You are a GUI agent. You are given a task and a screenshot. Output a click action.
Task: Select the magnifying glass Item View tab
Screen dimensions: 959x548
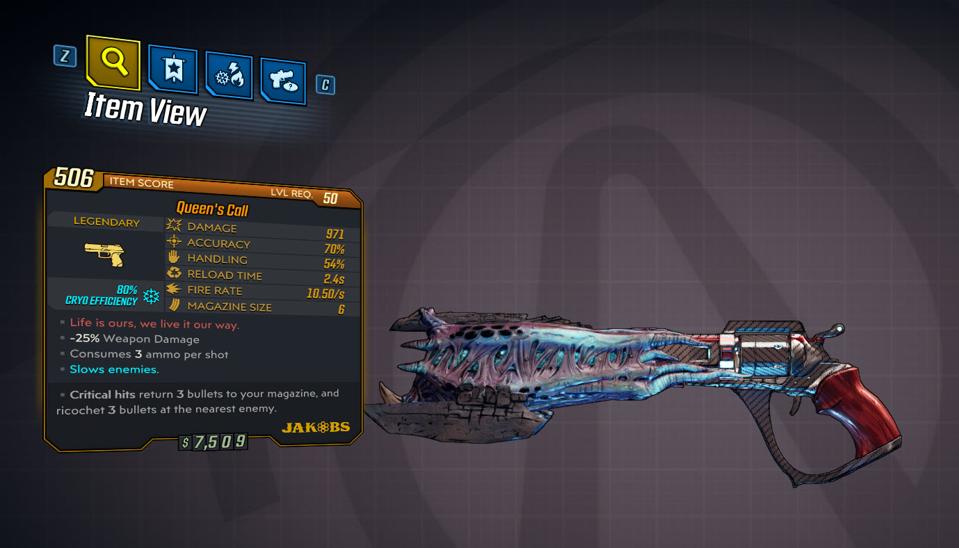tap(114, 62)
